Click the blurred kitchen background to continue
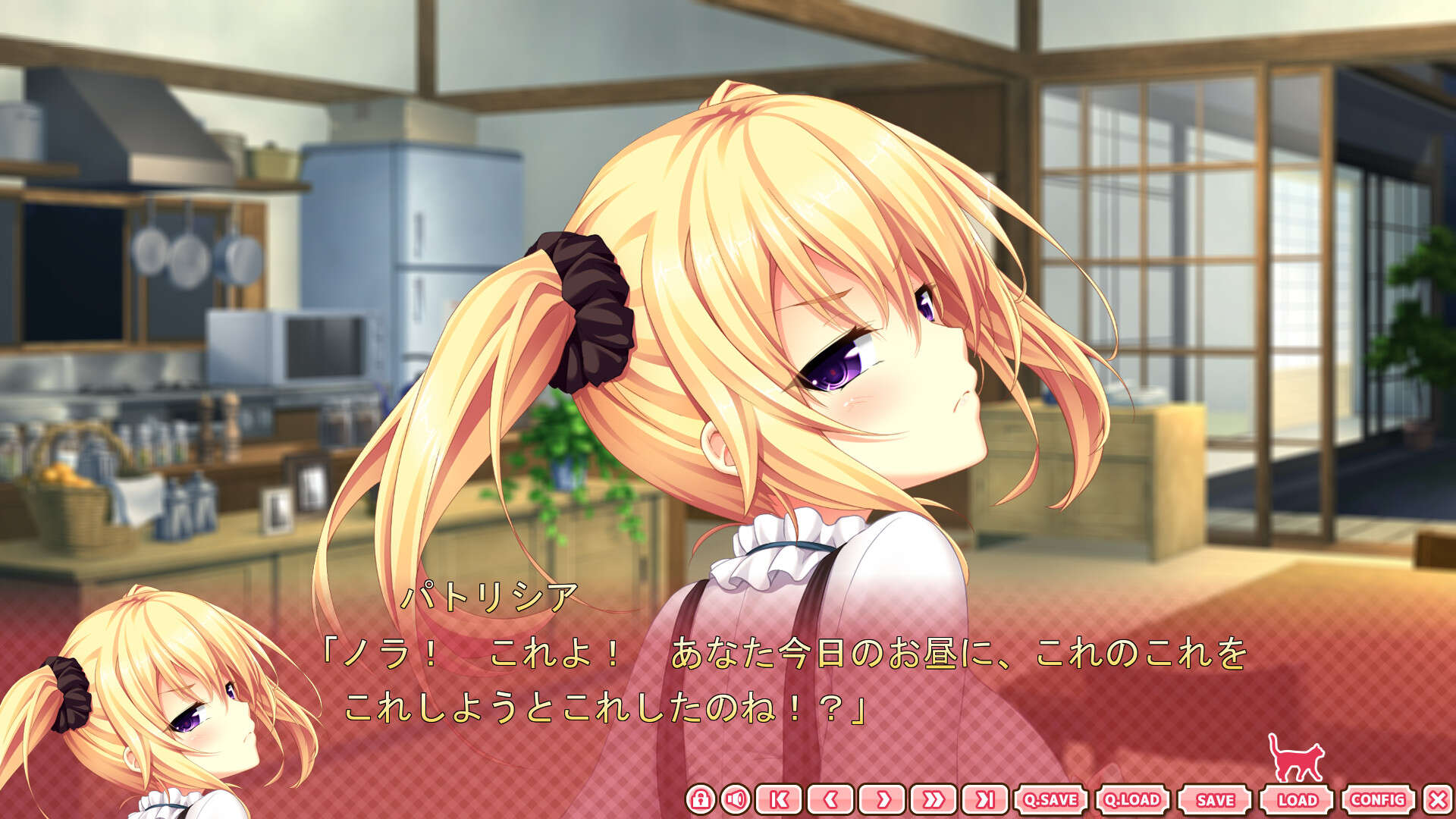Viewport: 1456px width, 819px height. click(190, 227)
